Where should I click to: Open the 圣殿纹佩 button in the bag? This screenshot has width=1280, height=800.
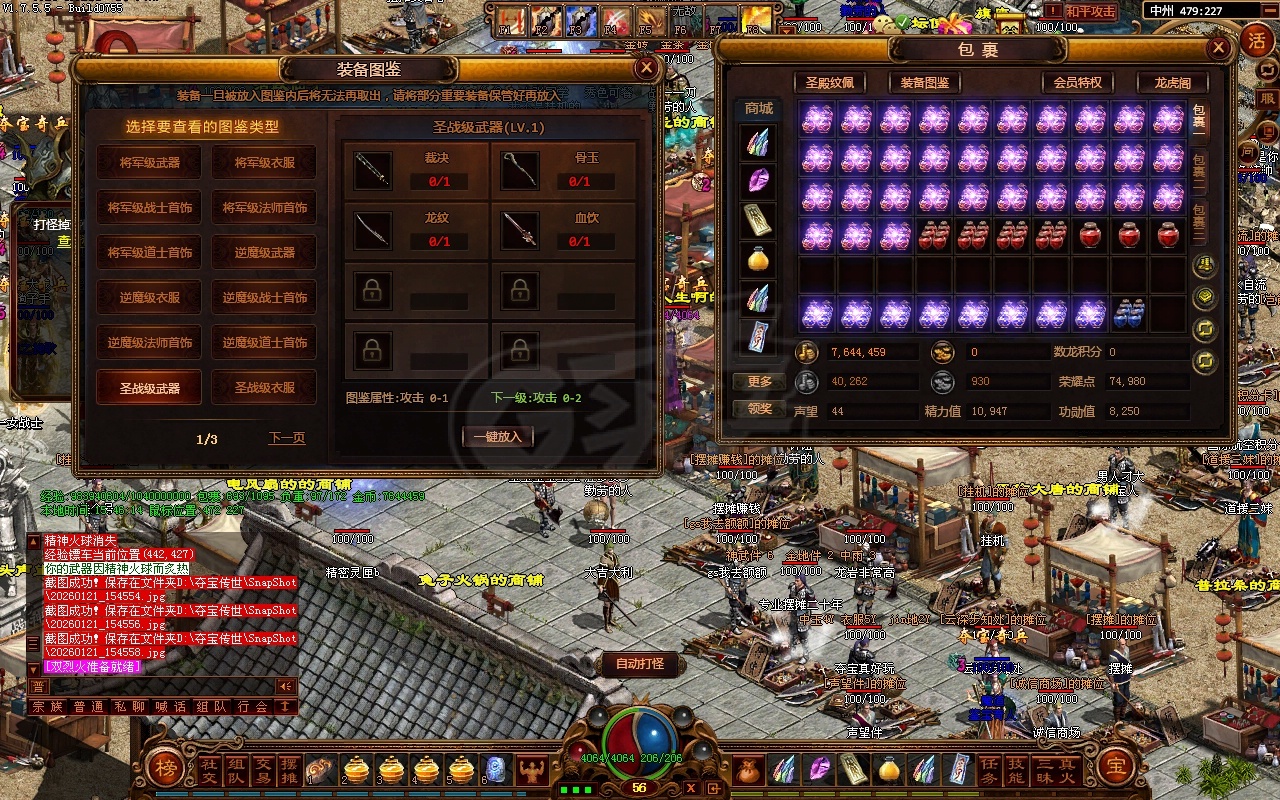click(829, 83)
